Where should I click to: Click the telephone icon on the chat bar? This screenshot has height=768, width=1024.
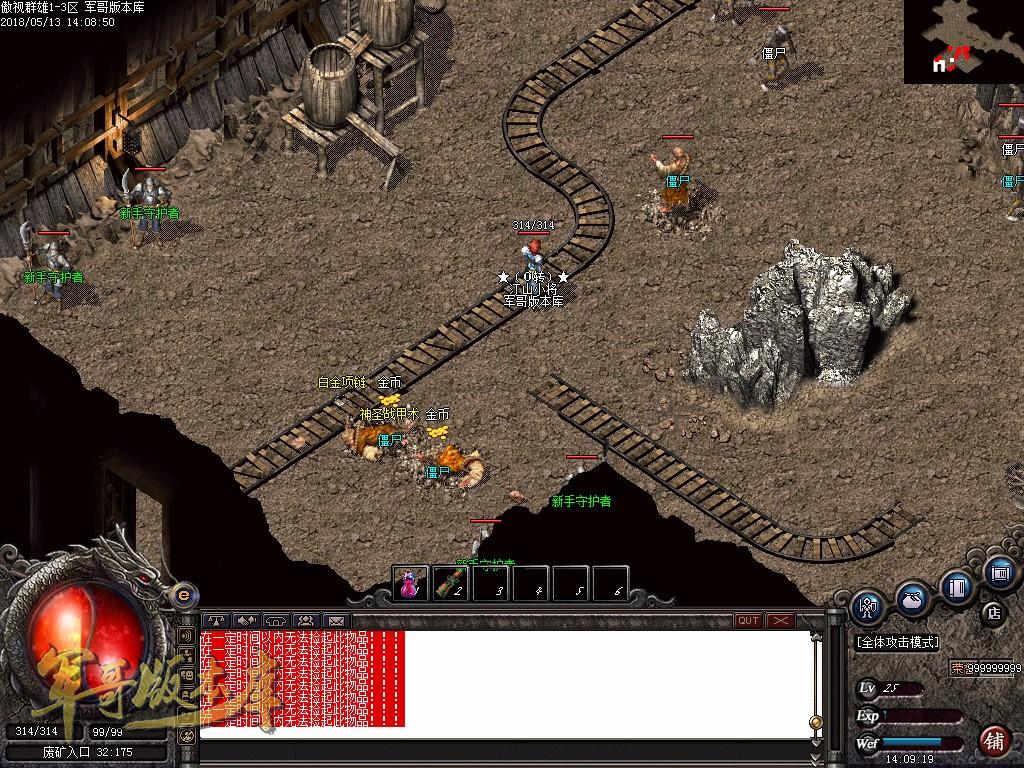point(276,620)
